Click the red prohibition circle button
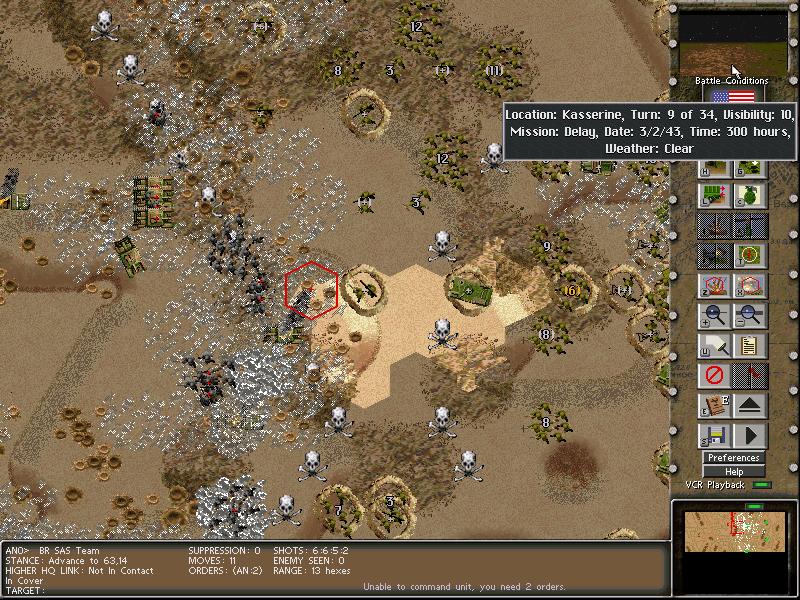 point(713,377)
